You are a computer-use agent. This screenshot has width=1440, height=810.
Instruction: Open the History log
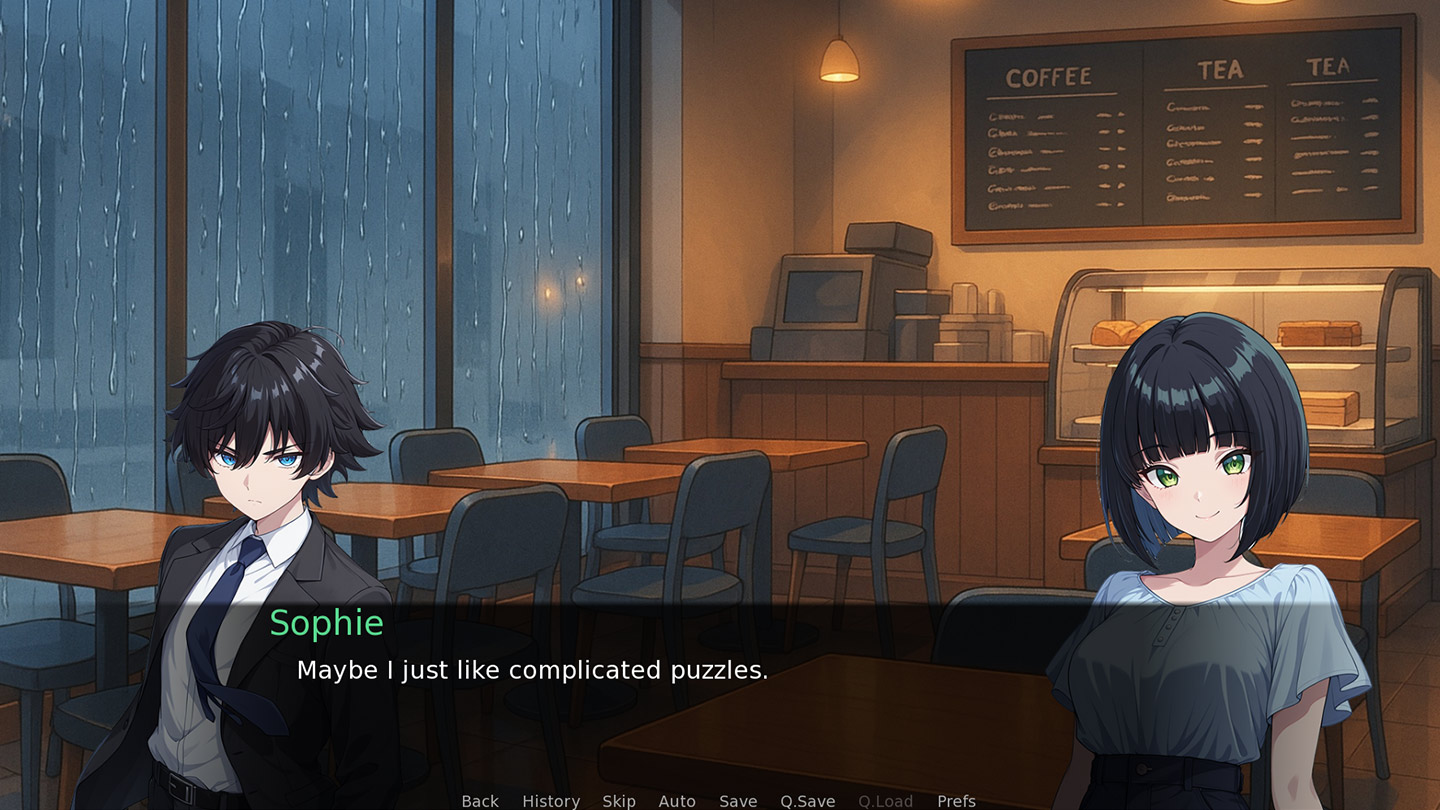[x=551, y=801]
